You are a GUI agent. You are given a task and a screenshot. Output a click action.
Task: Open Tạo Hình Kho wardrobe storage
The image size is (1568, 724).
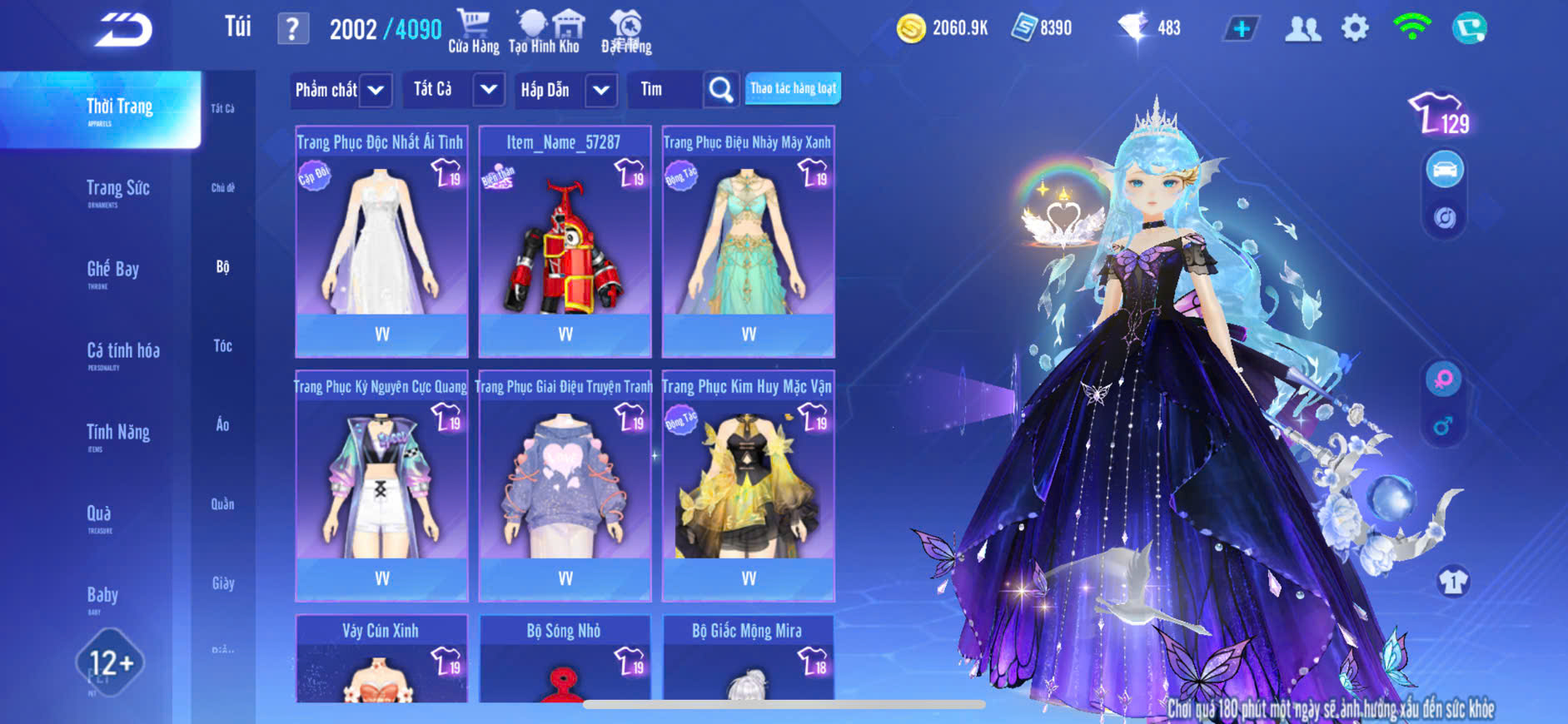point(546,32)
